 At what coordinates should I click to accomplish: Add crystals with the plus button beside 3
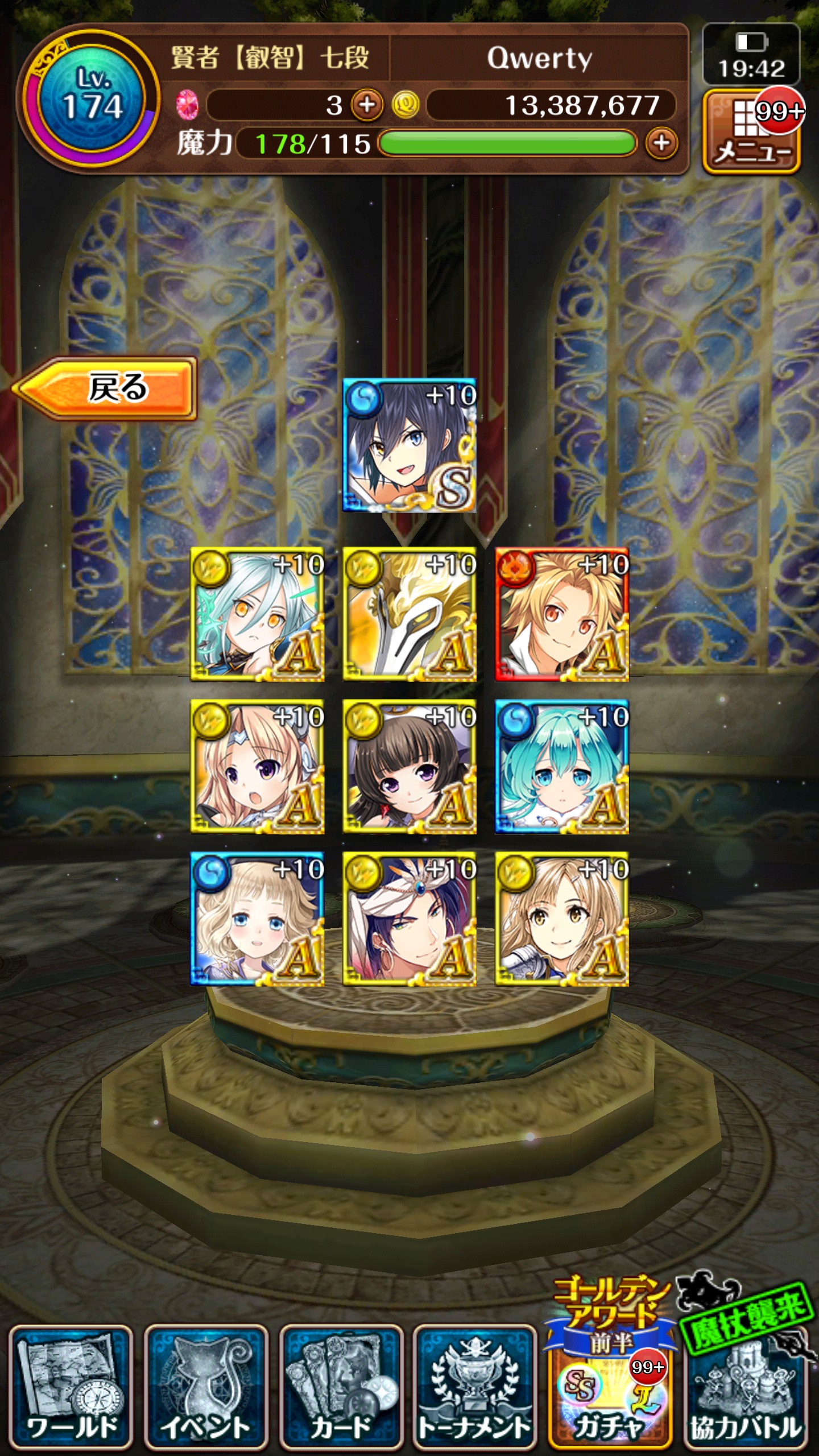367,105
